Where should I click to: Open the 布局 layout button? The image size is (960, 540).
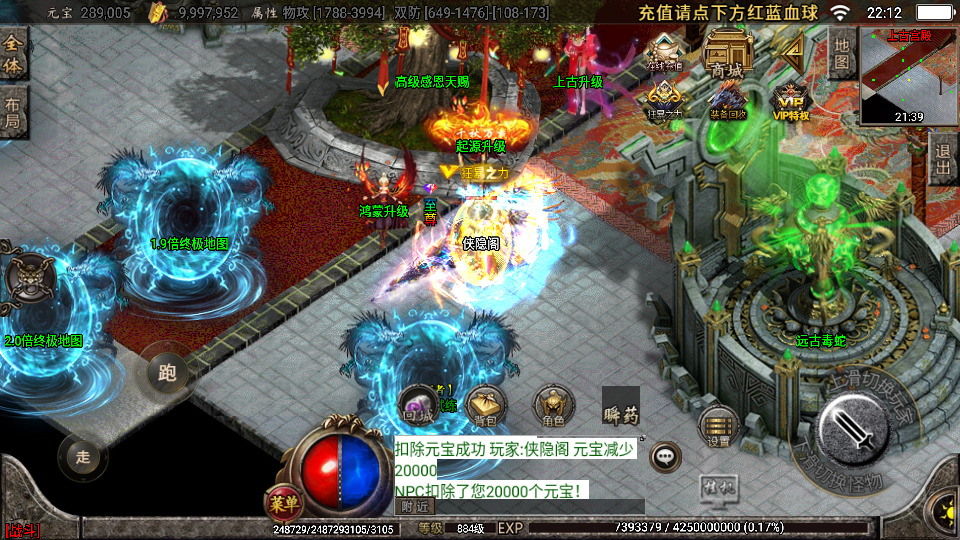click(13, 112)
